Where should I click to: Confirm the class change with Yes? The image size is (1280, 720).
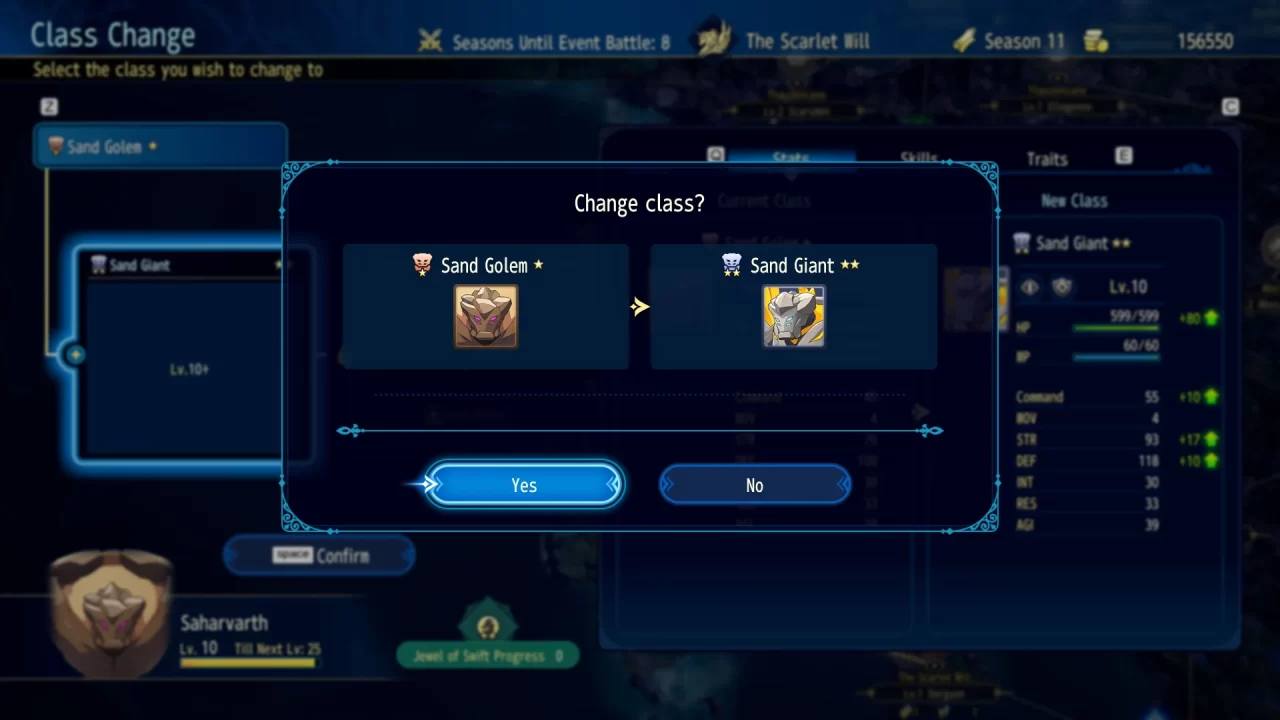[524, 485]
